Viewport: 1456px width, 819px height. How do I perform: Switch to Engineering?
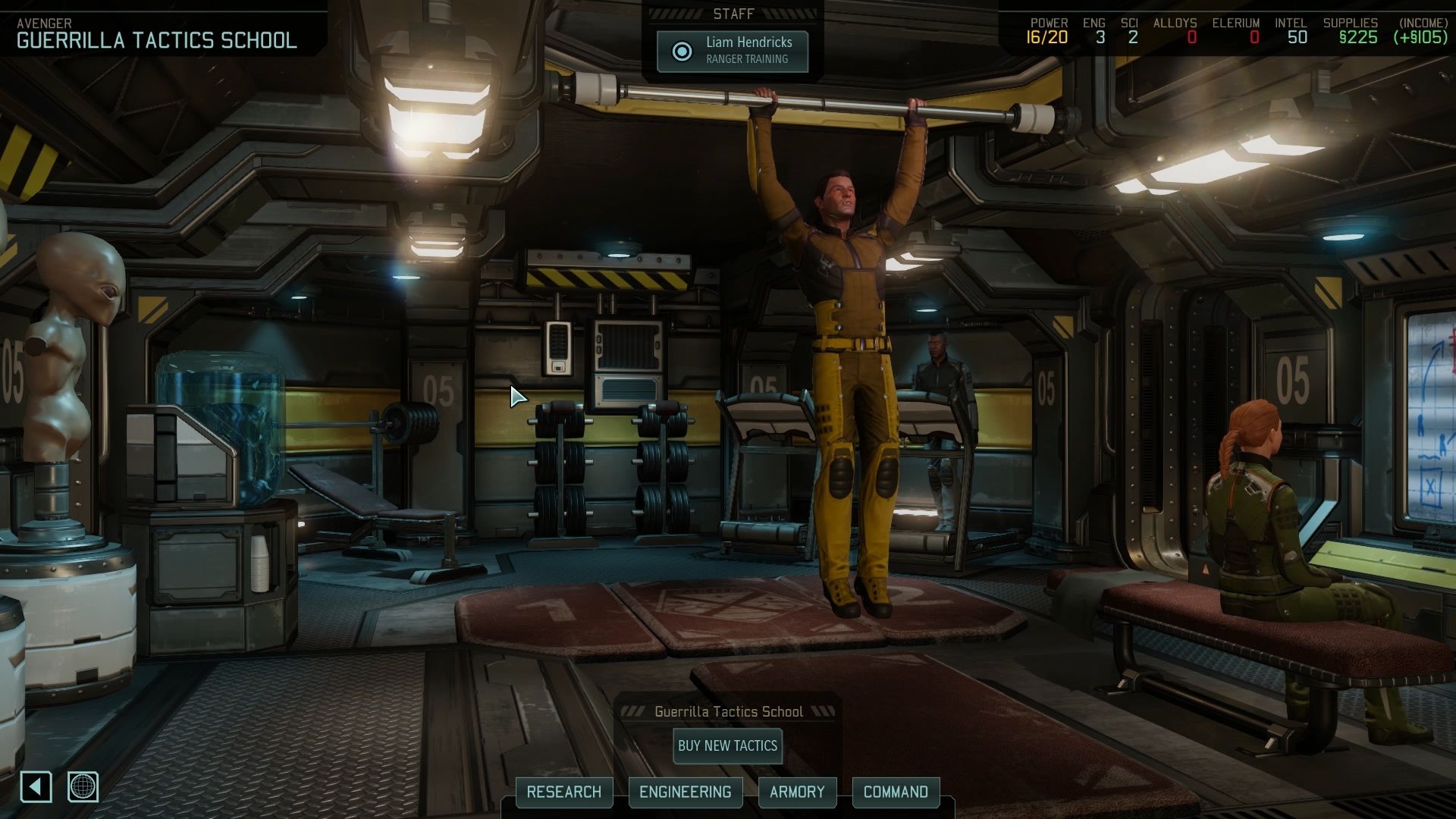685,792
